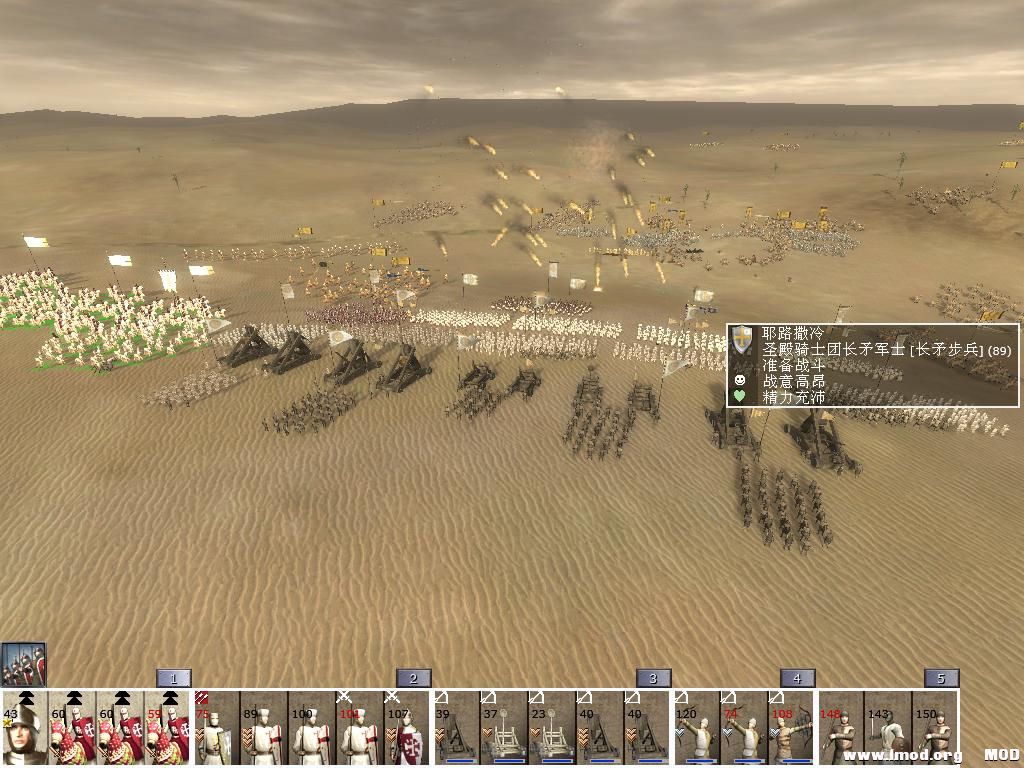Screen dimensions: 1024x768
Task: Switch to army group 3 tab
Action: point(653,678)
